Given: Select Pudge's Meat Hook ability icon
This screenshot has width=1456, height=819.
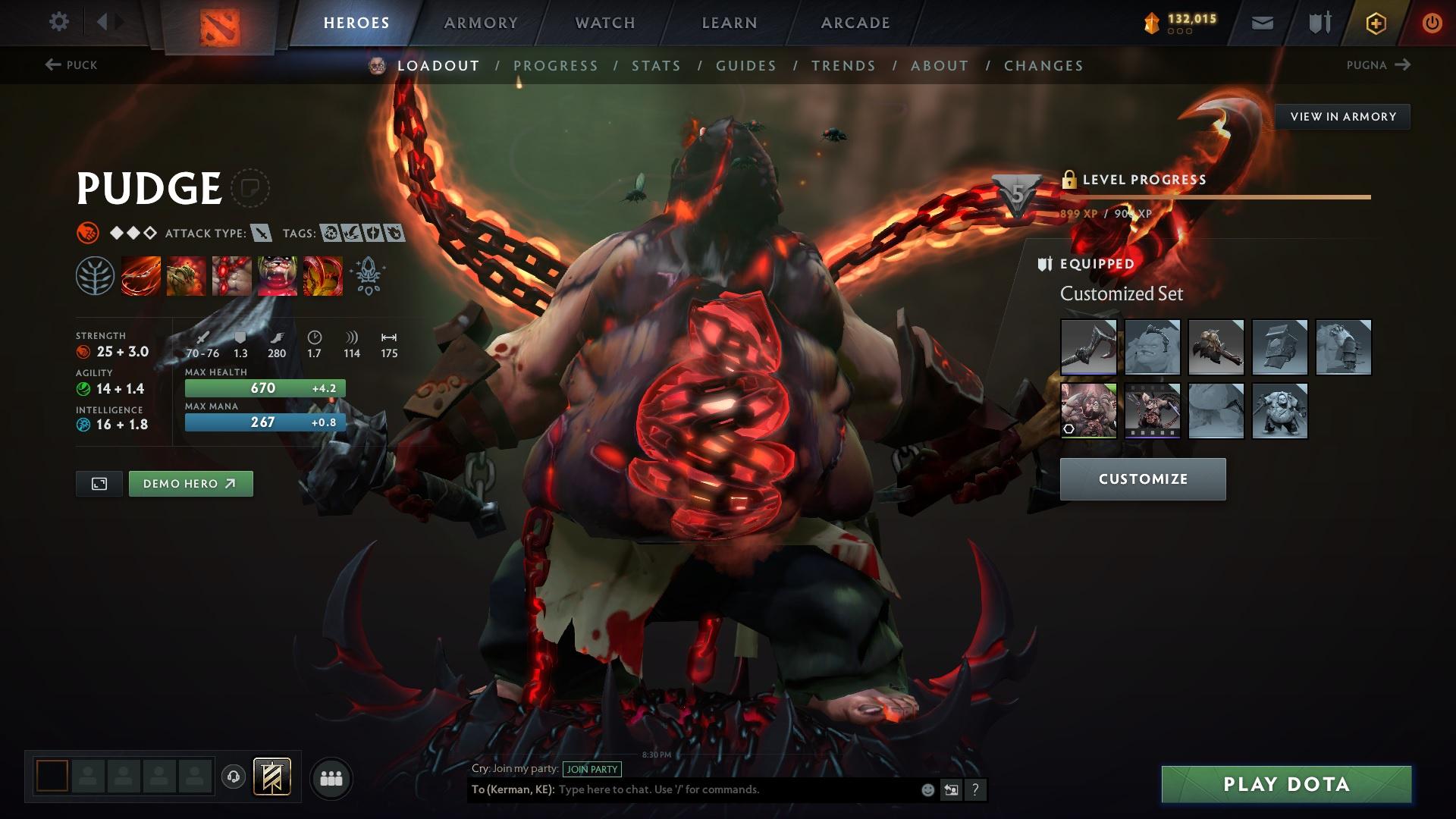Looking at the screenshot, I should pyautogui.click(x=140, y=275).
